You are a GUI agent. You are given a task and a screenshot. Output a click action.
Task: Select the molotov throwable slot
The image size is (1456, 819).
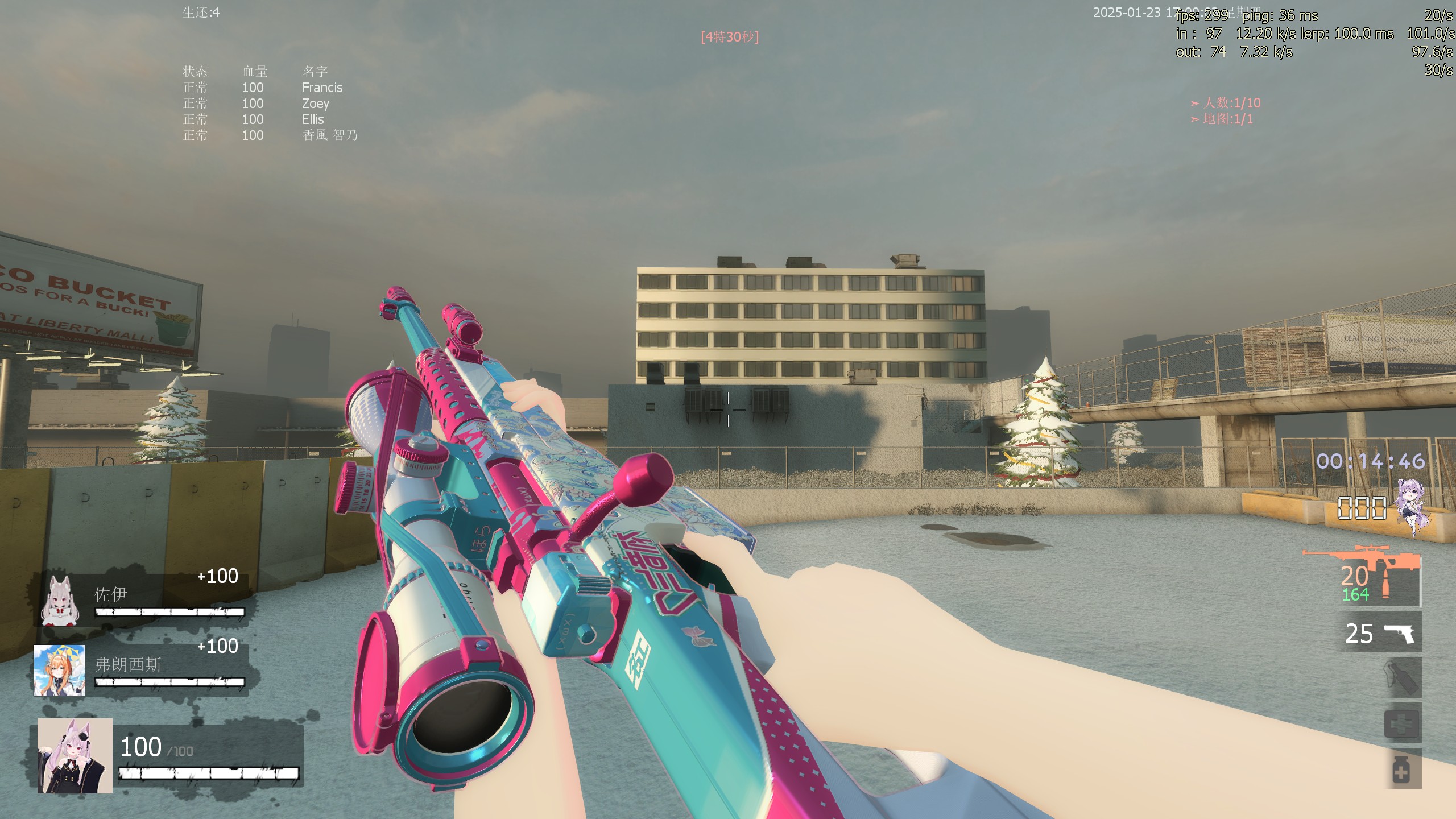point(1403,677)
